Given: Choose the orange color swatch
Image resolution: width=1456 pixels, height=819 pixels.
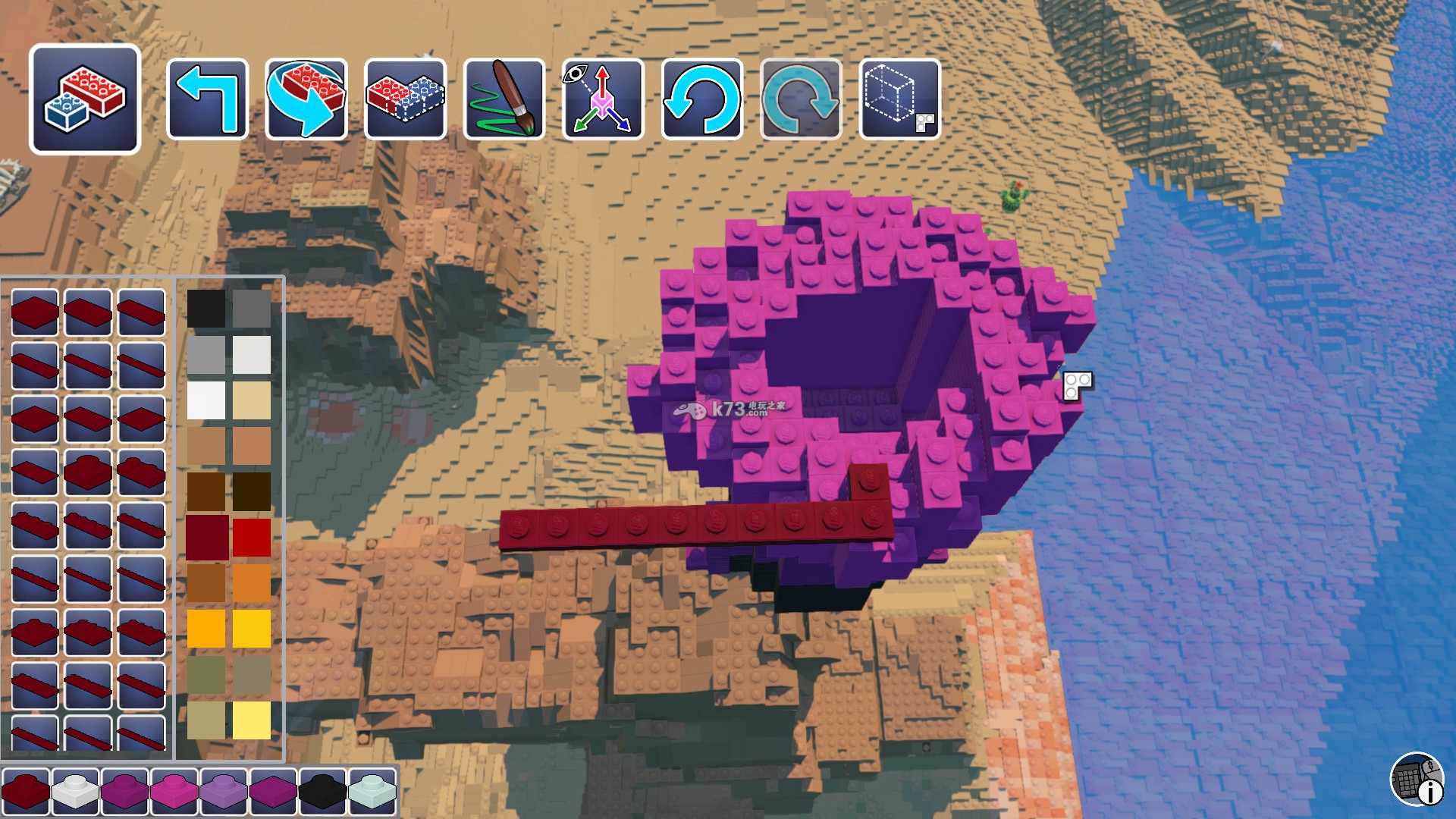Looking at the screenshot, I should click(x=252, y=582).
